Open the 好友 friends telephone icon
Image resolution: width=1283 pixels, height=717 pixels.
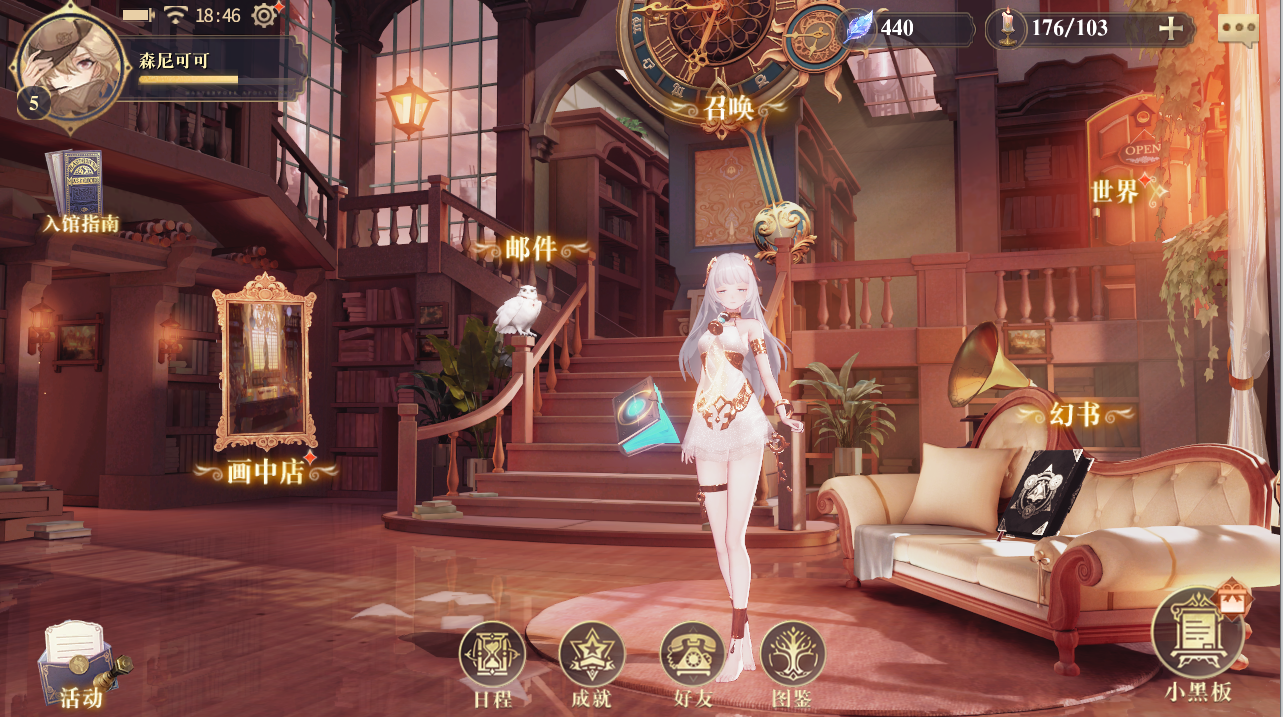click(x=692, y=655)
